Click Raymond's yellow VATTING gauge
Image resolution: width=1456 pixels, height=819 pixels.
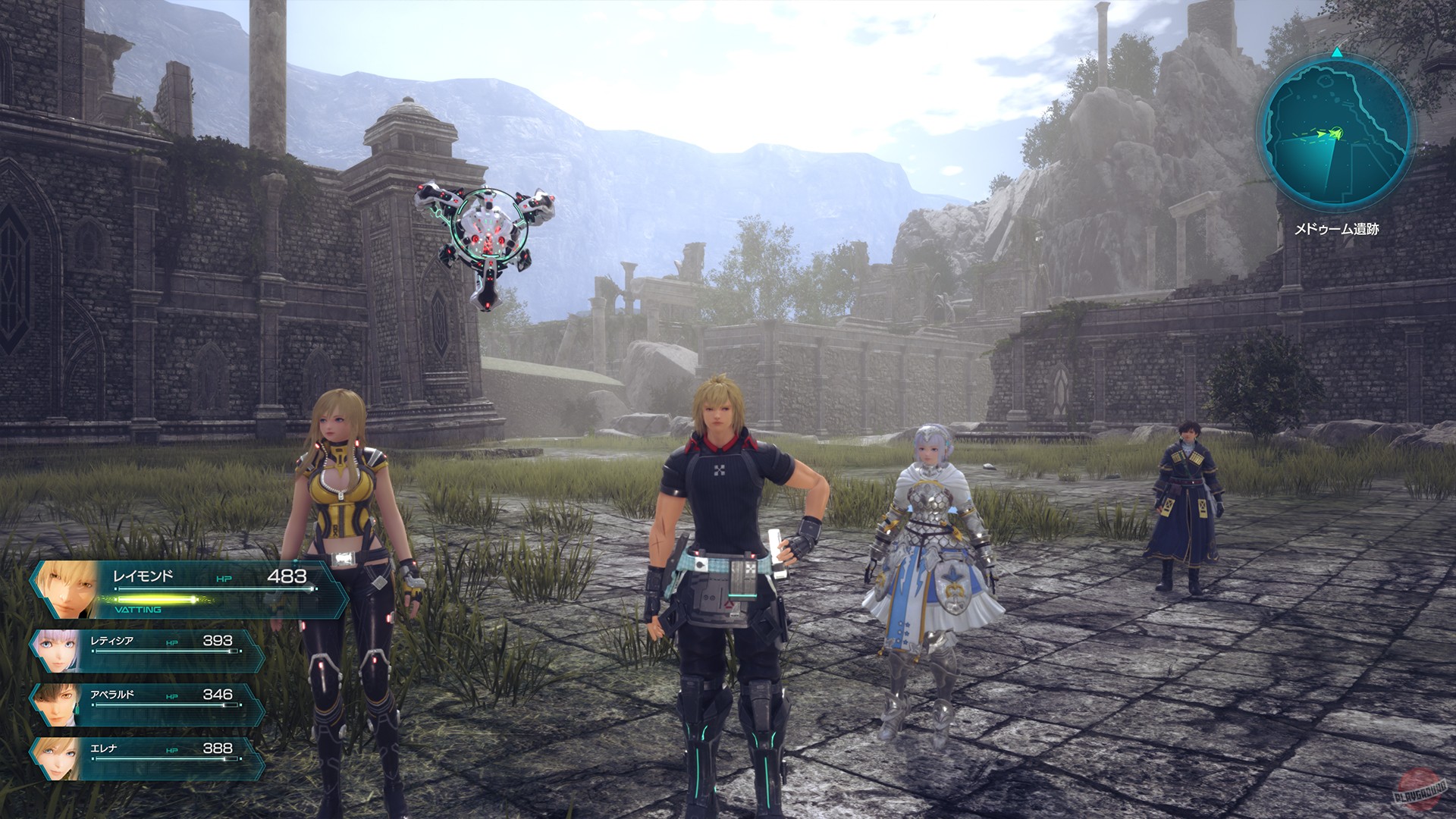coord(155,599)
